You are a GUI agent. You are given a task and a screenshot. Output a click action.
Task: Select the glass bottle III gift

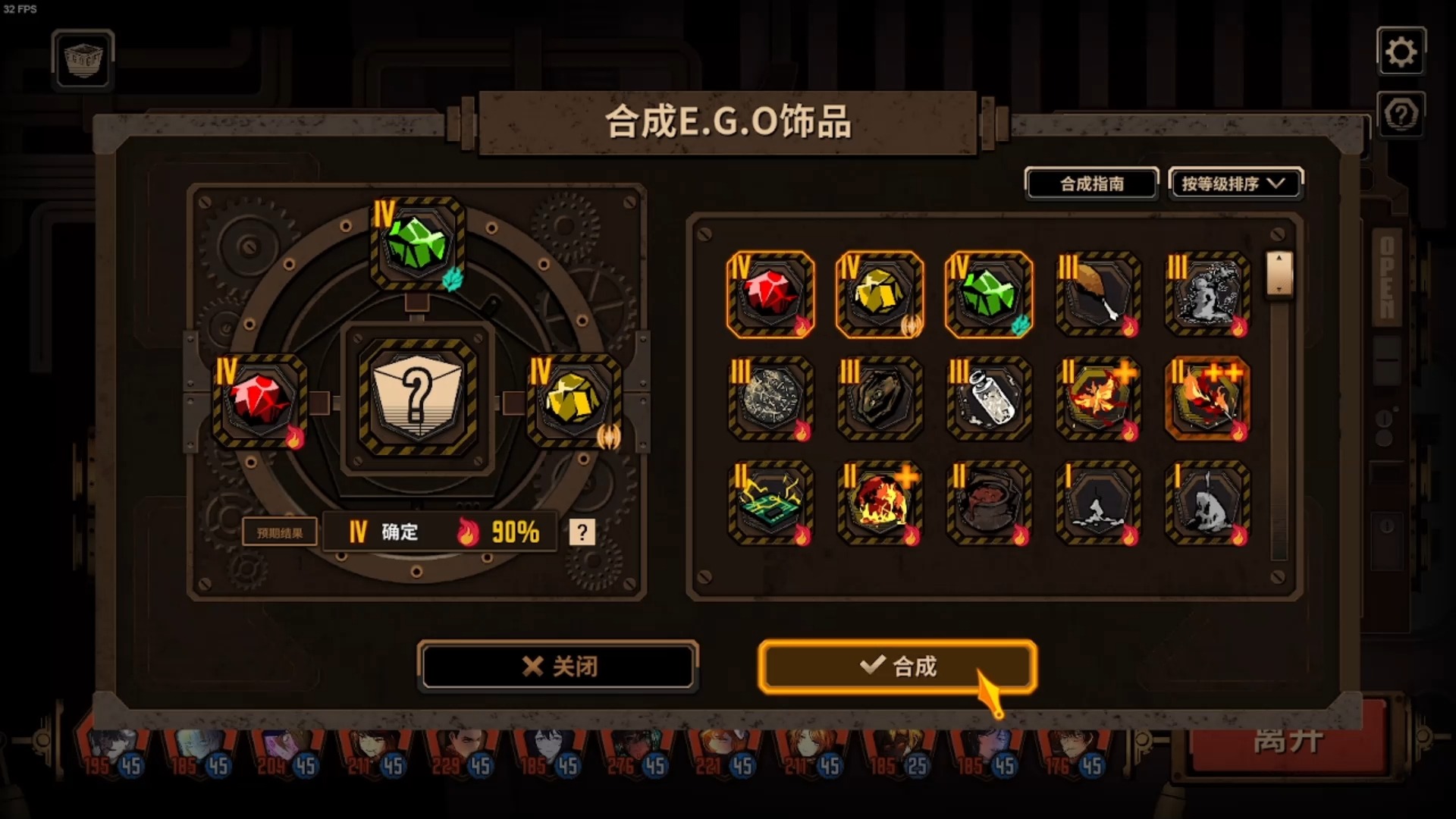tap(989, 400)
